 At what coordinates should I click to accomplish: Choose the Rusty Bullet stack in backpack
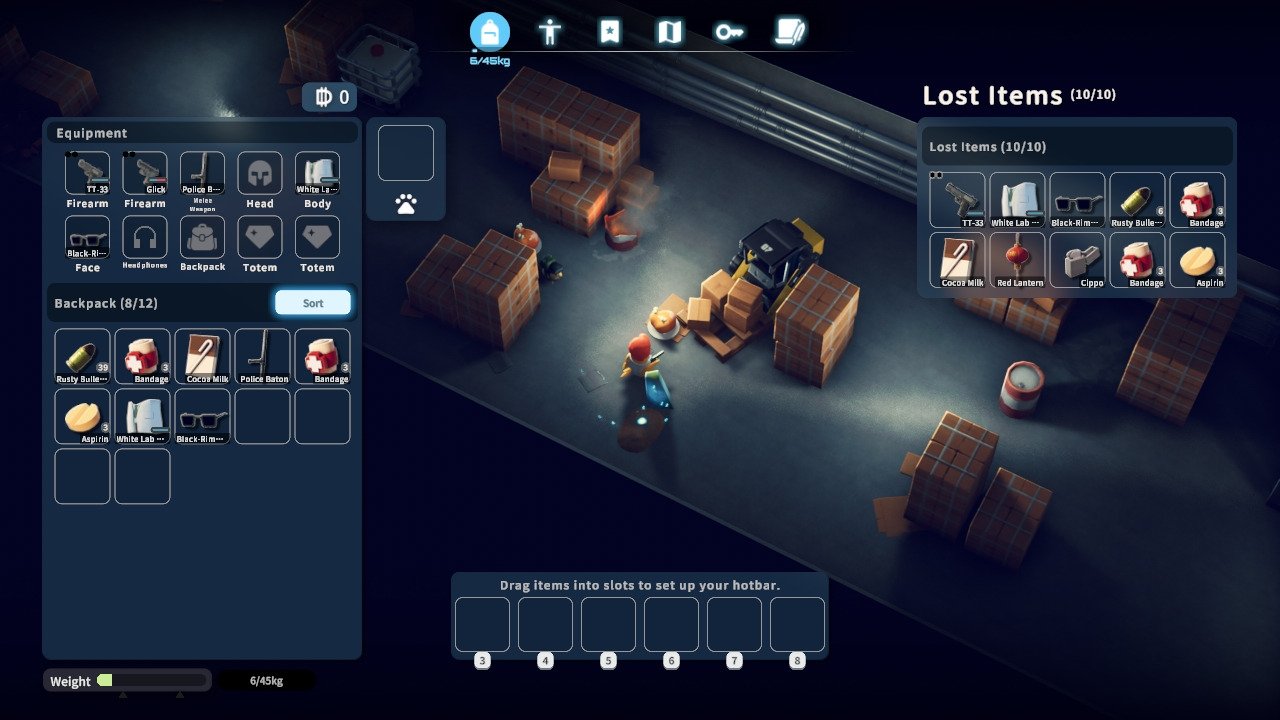[82, 356]
